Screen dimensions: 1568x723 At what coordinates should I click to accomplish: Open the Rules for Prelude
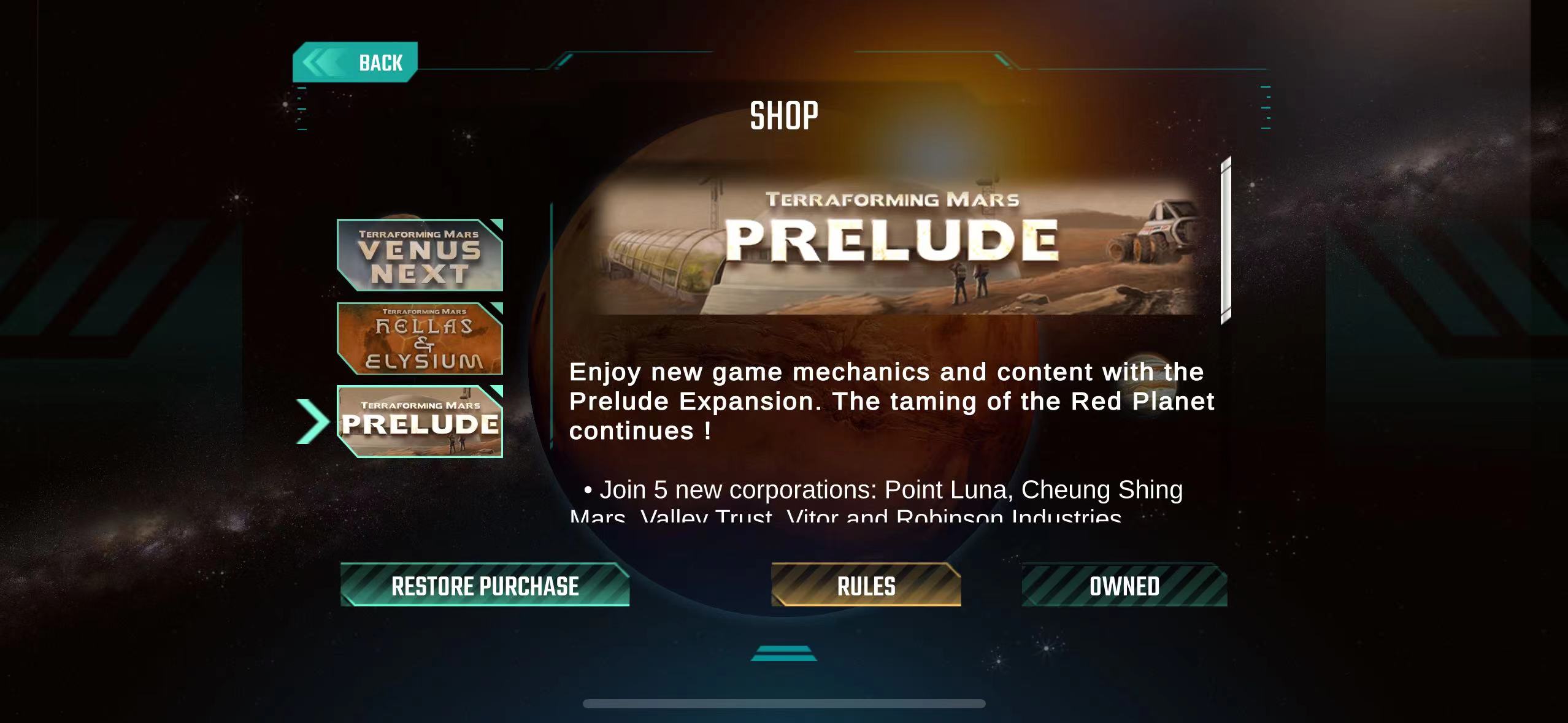(x=866, y=586)
